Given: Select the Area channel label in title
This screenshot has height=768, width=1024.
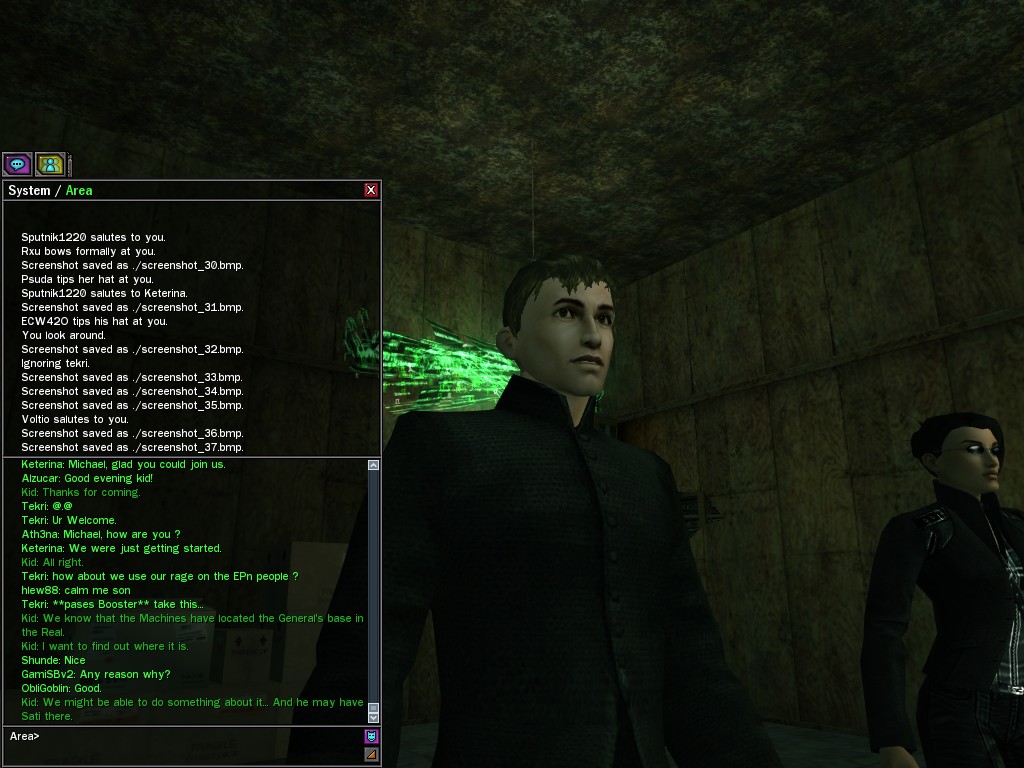Looking at the screenshot, I should pos(79,190).
